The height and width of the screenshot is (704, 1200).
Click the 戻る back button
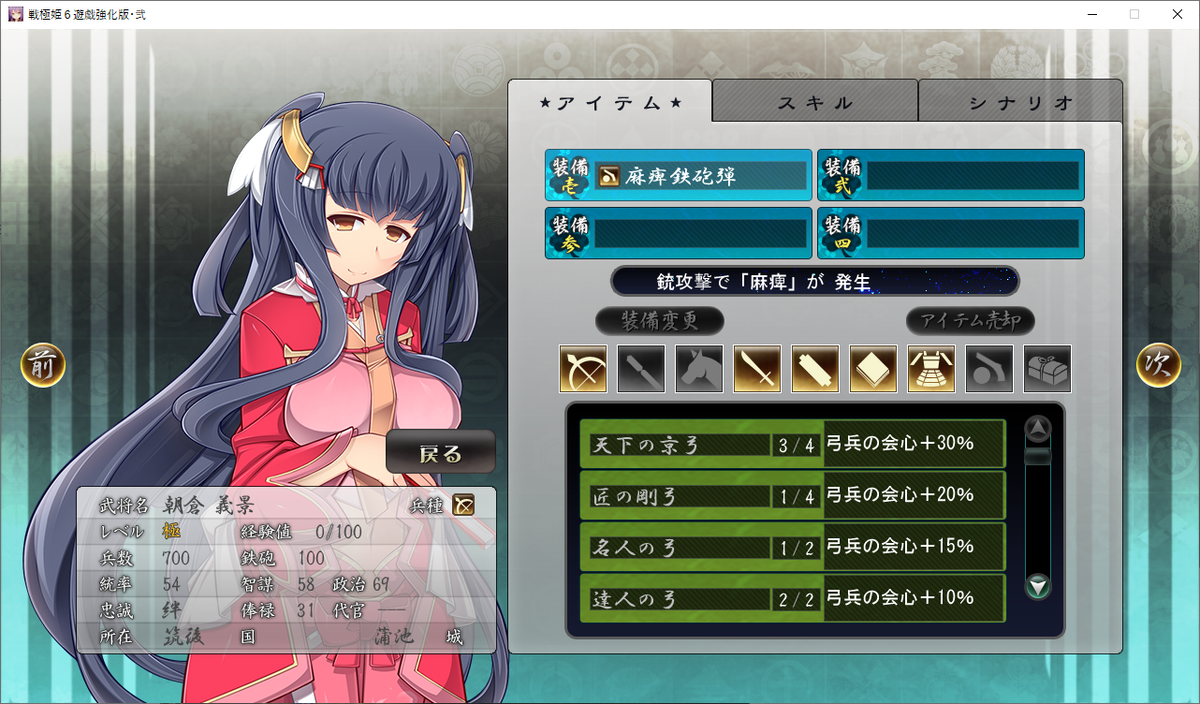pos(441,453)
